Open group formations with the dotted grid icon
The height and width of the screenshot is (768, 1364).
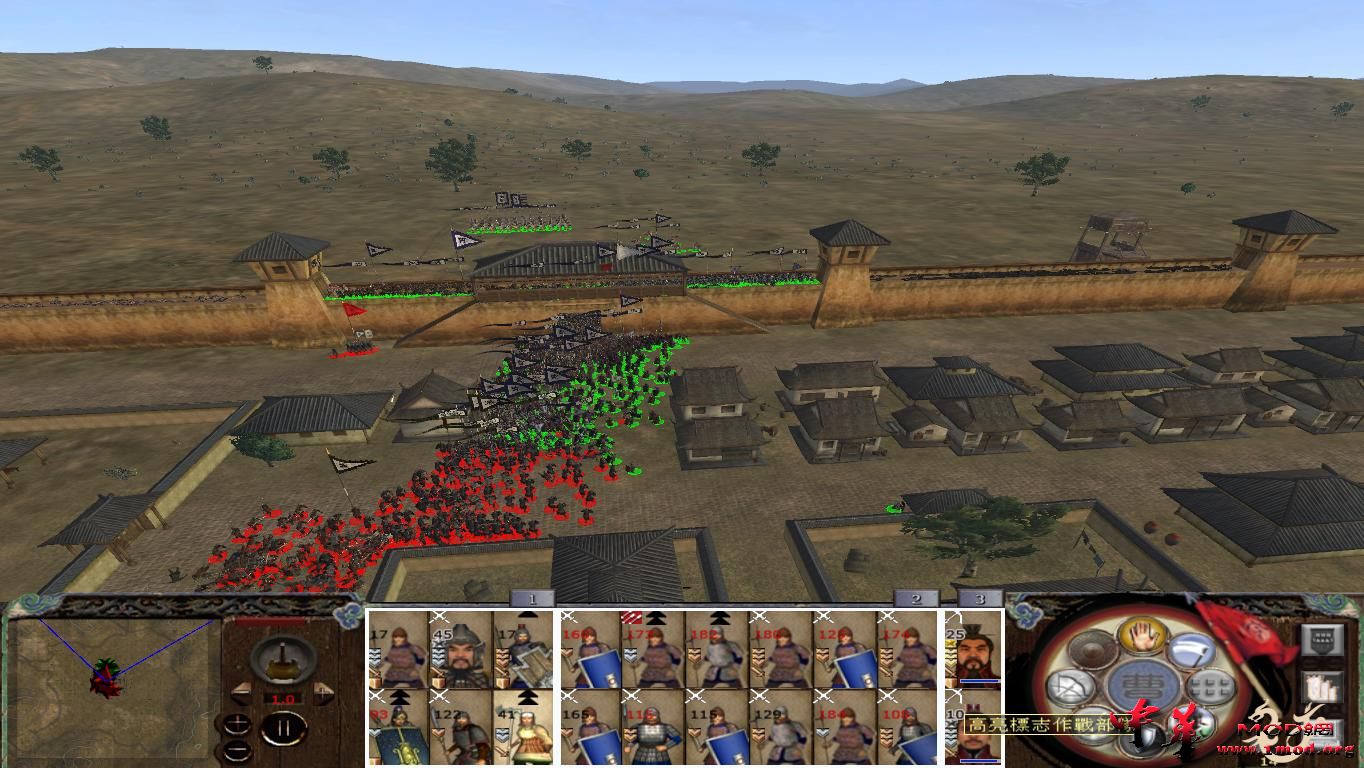(1209, 686)
